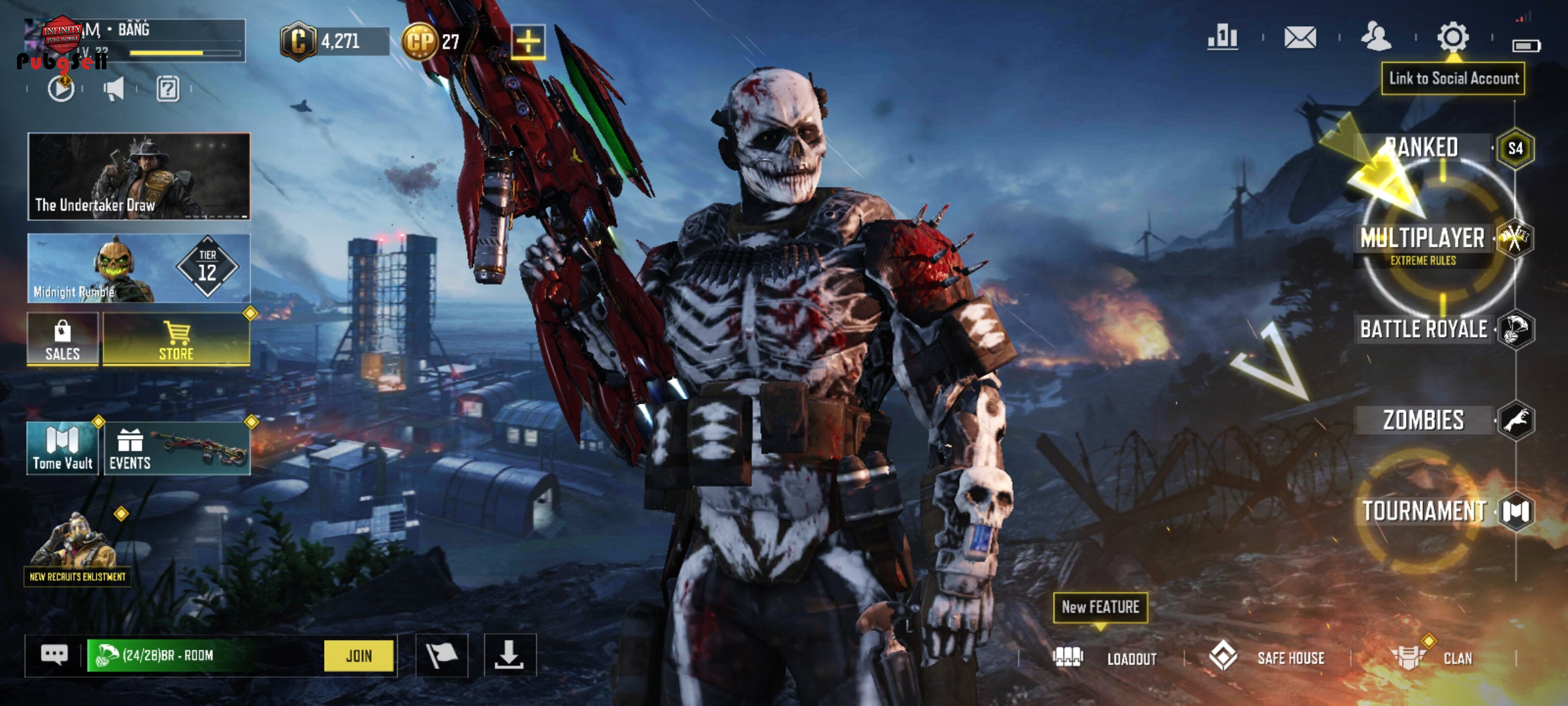Join the BR room
1568x706 pixels.
click(x=359, y=656)
